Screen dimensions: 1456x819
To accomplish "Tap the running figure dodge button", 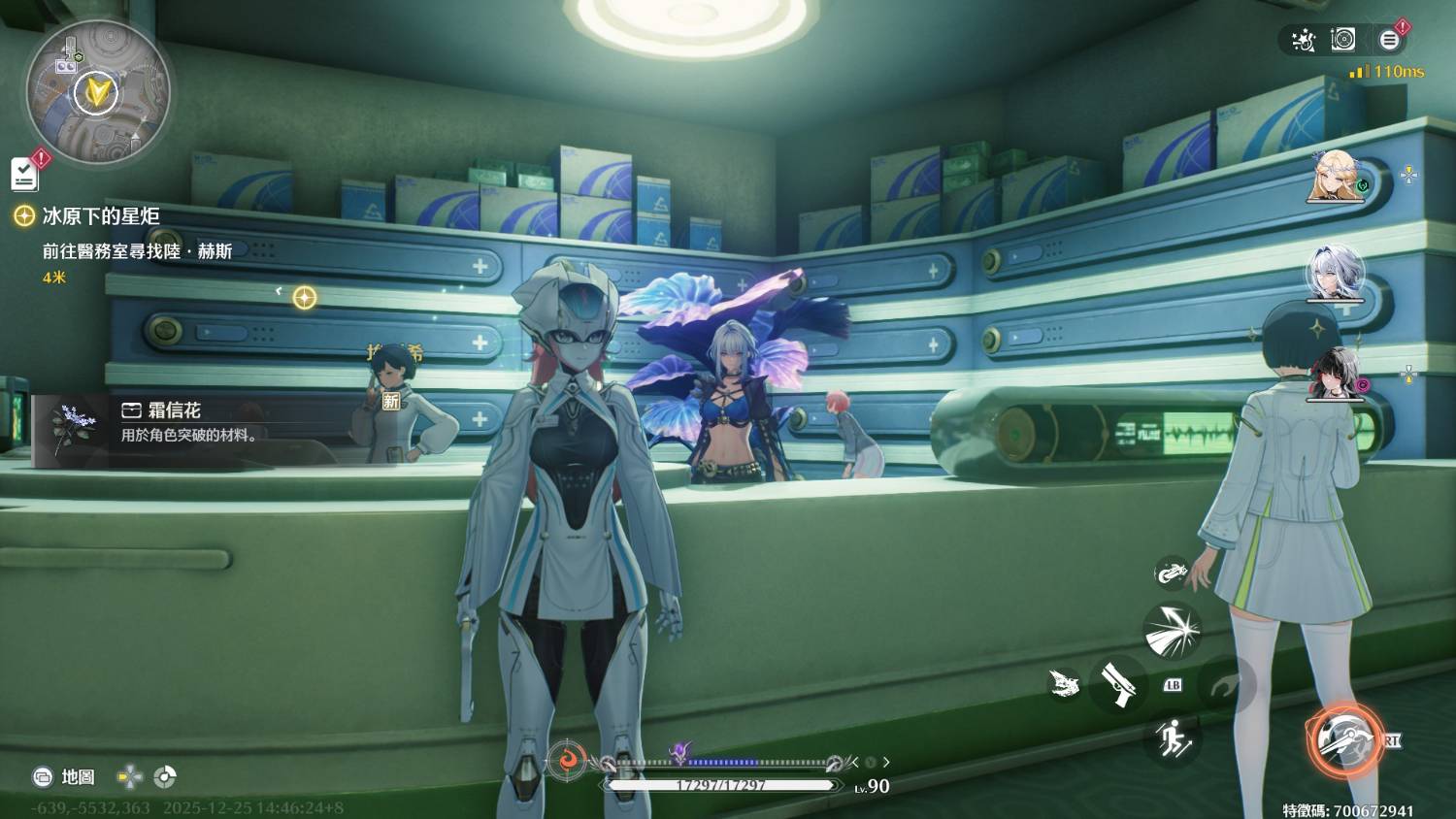I will coord(1172,739).
